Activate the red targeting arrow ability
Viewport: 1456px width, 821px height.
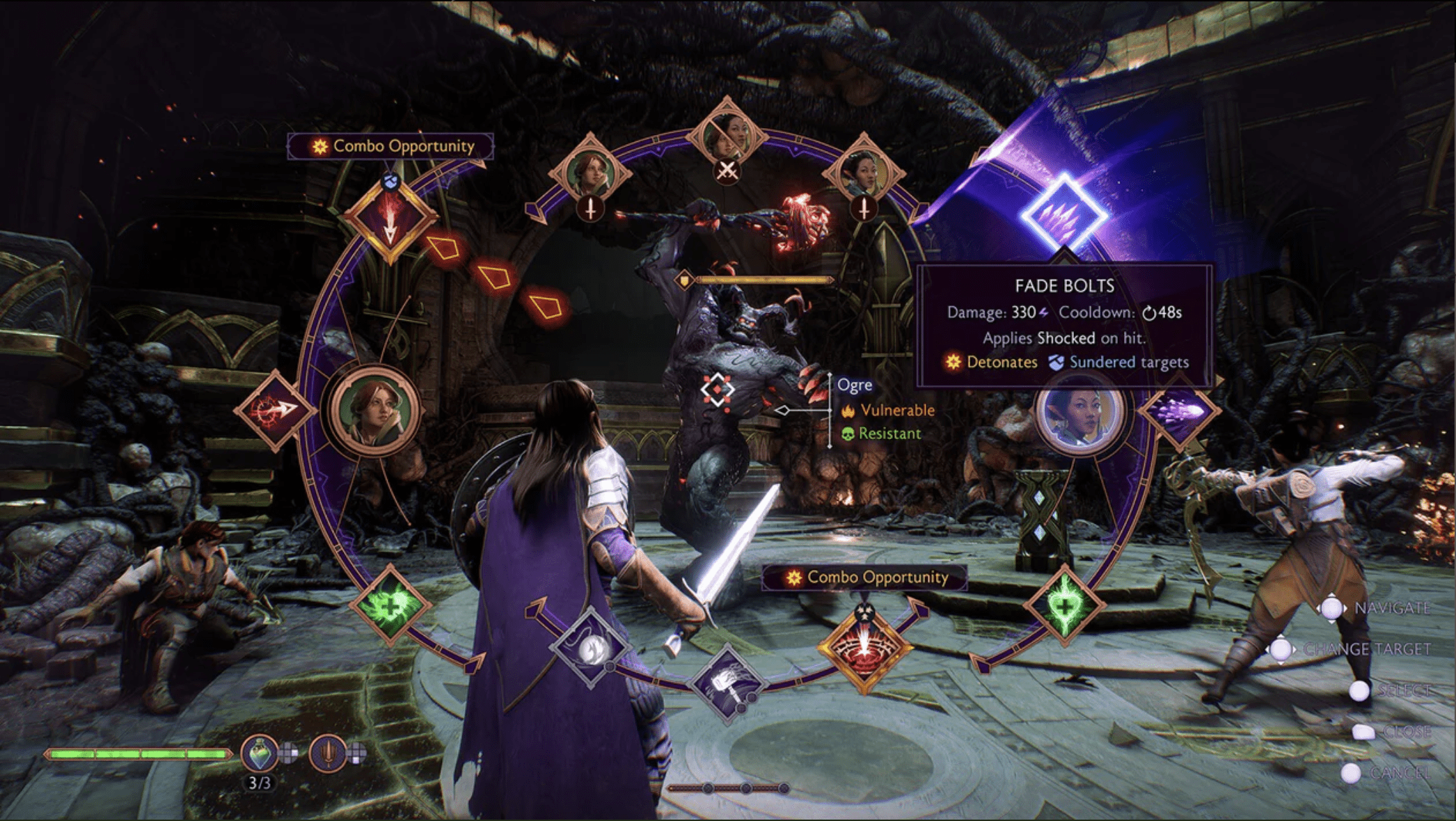[x=276, y=410]
